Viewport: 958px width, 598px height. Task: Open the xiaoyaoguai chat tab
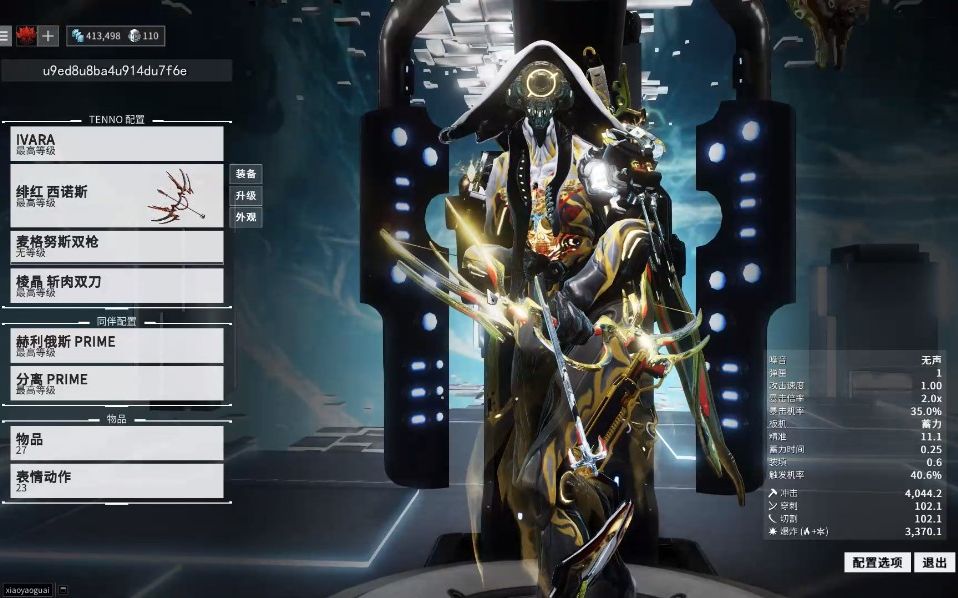[26, 590]
